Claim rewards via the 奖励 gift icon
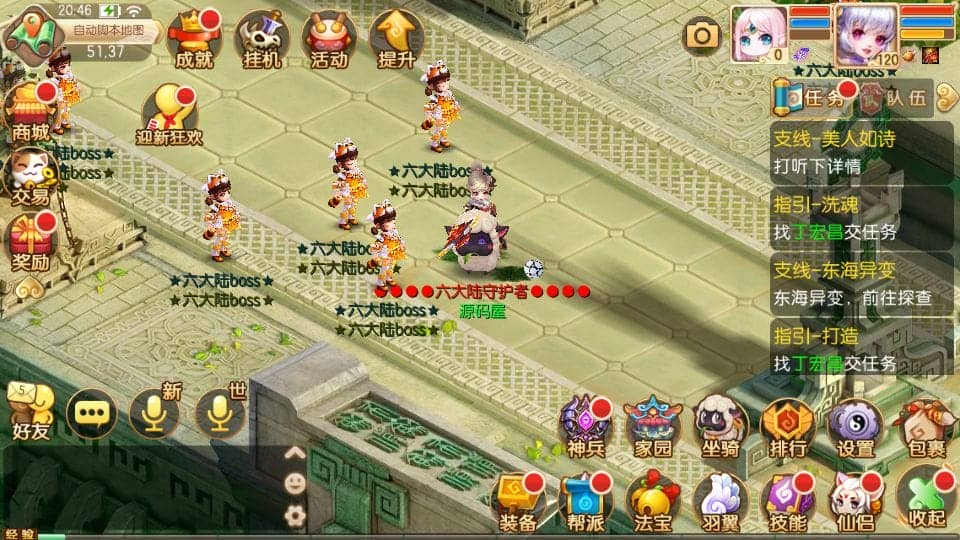 30,244
